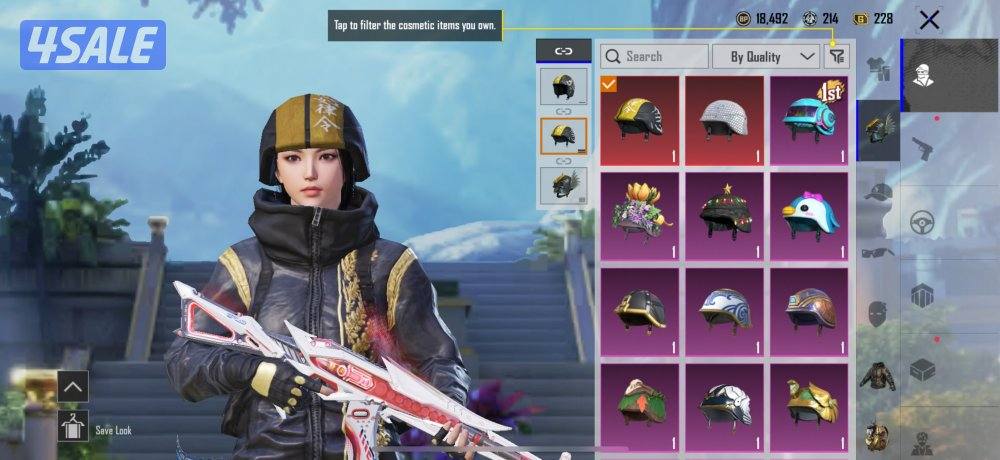Switch to the face mask category
1000x460 pixels.
pos(878,313)
